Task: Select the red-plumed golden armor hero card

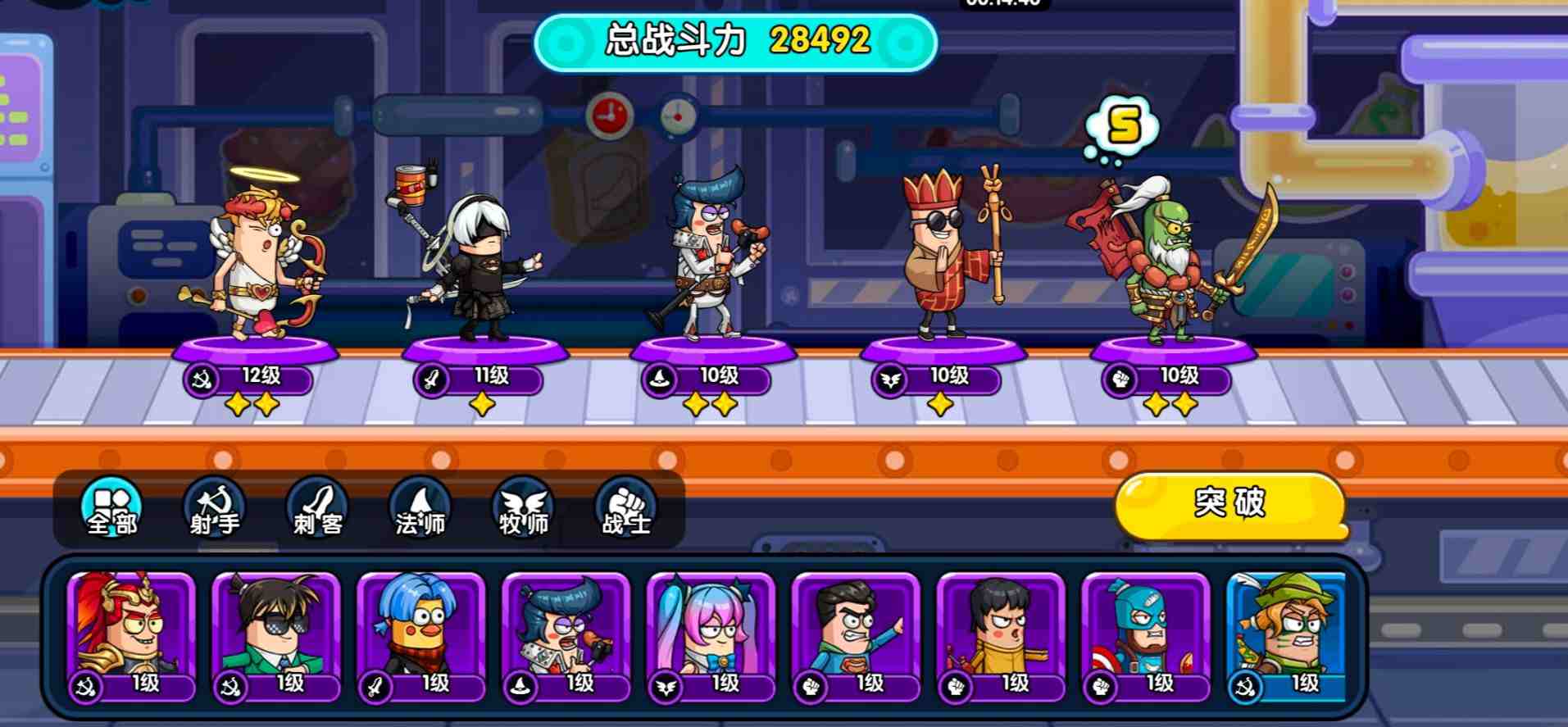Action: pyautogui.click(x=131, y=637)
